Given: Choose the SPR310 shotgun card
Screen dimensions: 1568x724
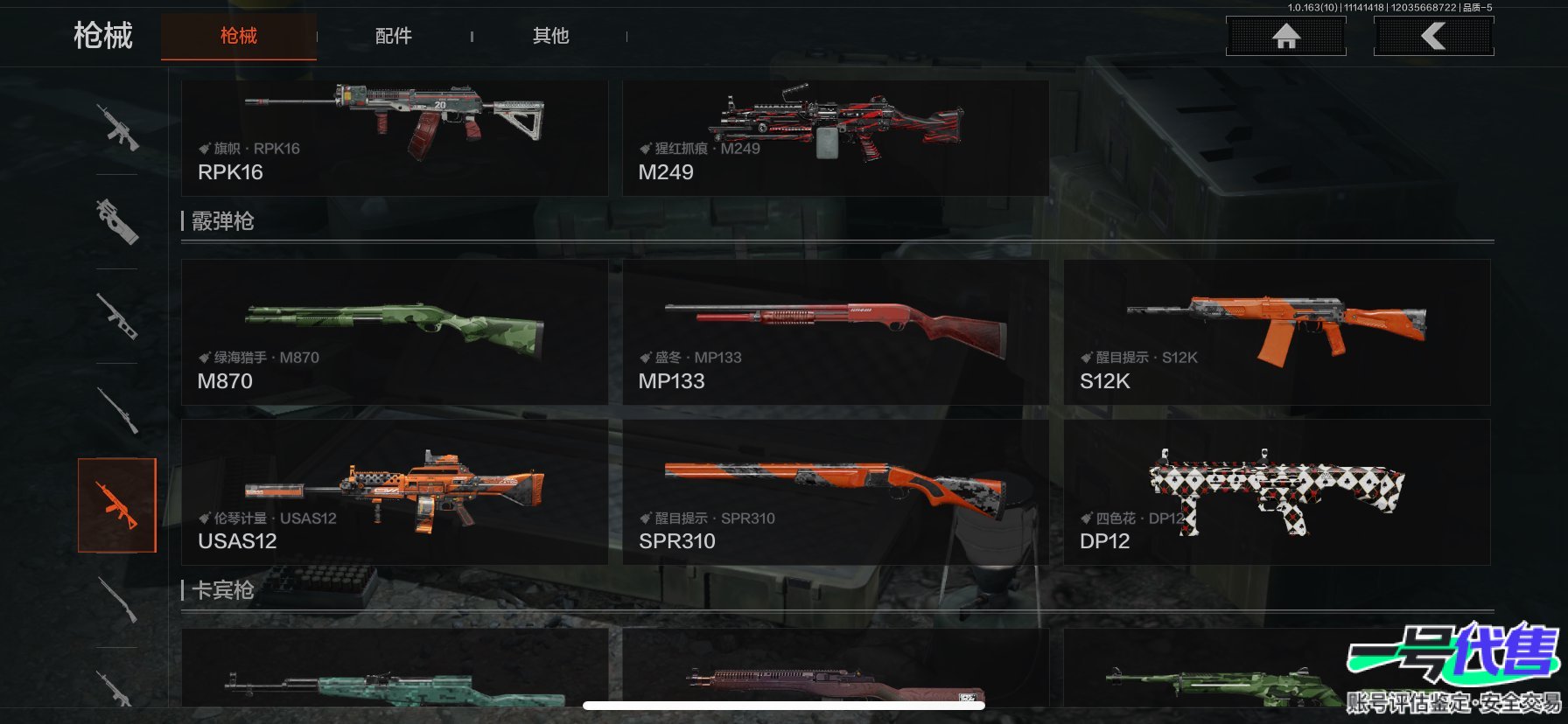Looking at the screenshot, I should [x=835, y=491].
